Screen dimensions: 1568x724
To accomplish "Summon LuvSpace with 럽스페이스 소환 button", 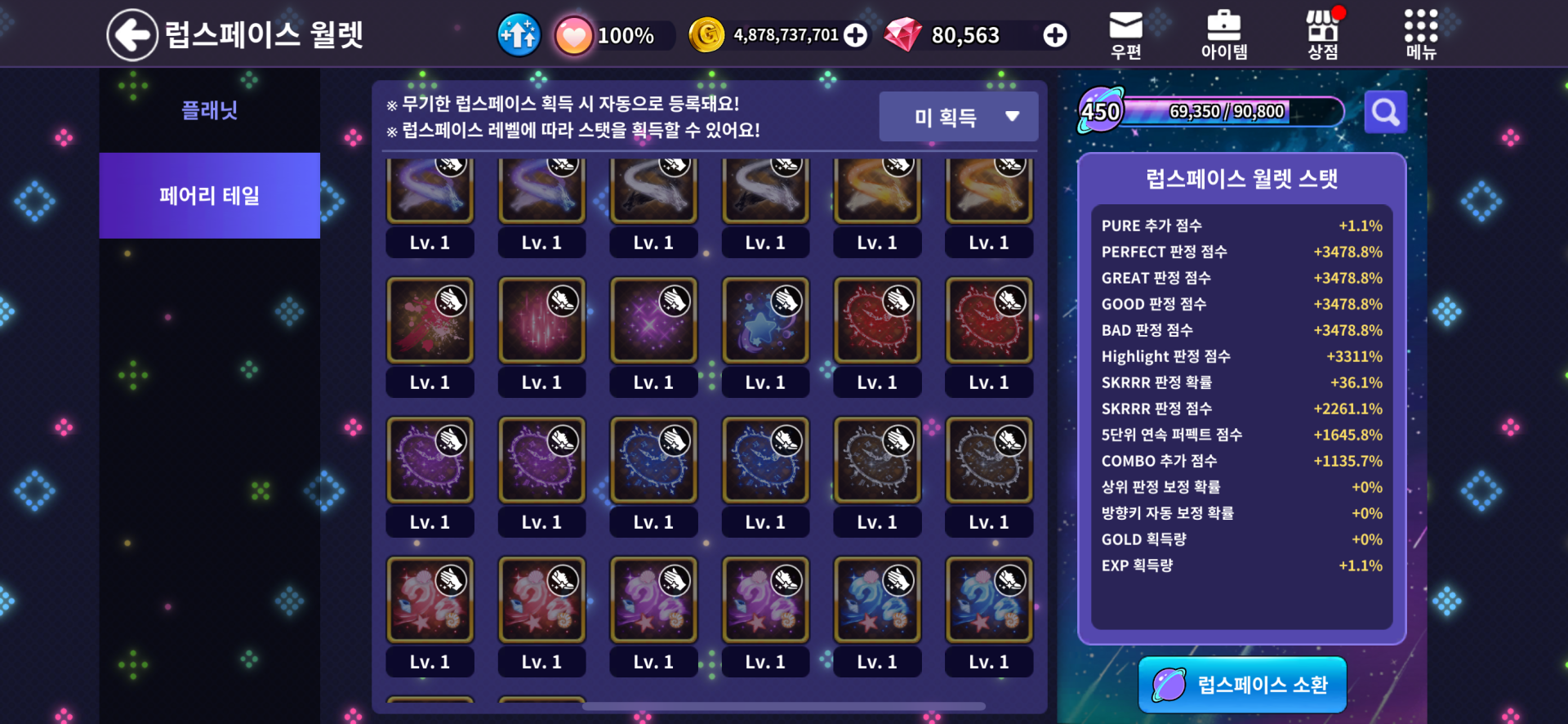I will (x=1242, y=685).
